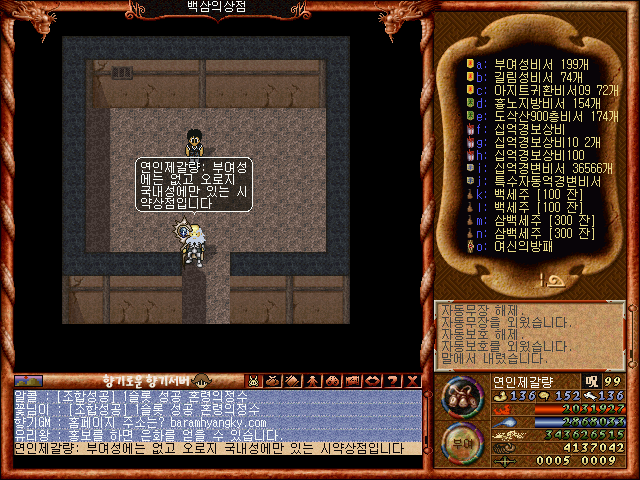Open the lips-shaped toolbar icon
640x480 pixels.
coord(371,380)
